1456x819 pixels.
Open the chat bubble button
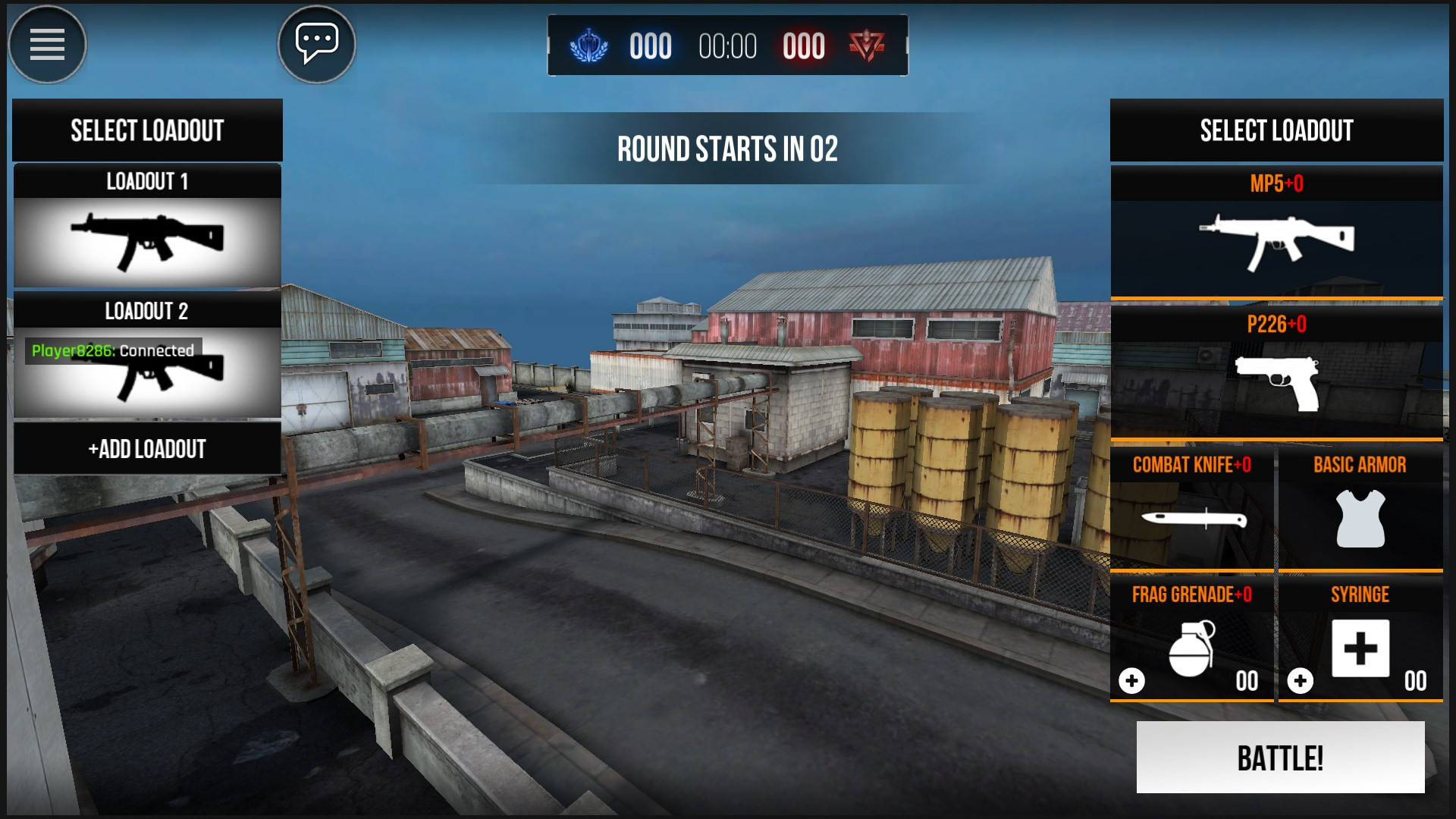(316, 45)
